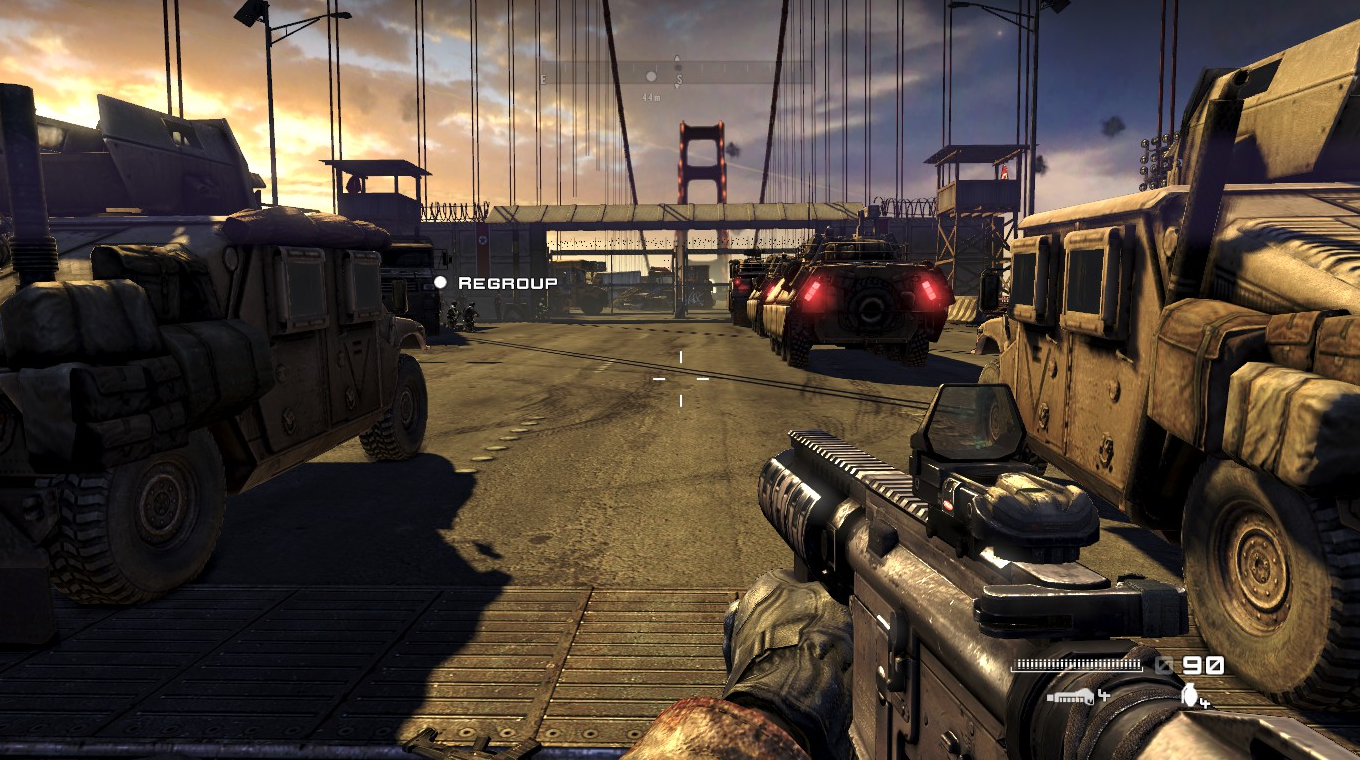Screen dimensions: 1360x760
Task: Select the secondary weapon pistol icon
Action: [1070, 697]
